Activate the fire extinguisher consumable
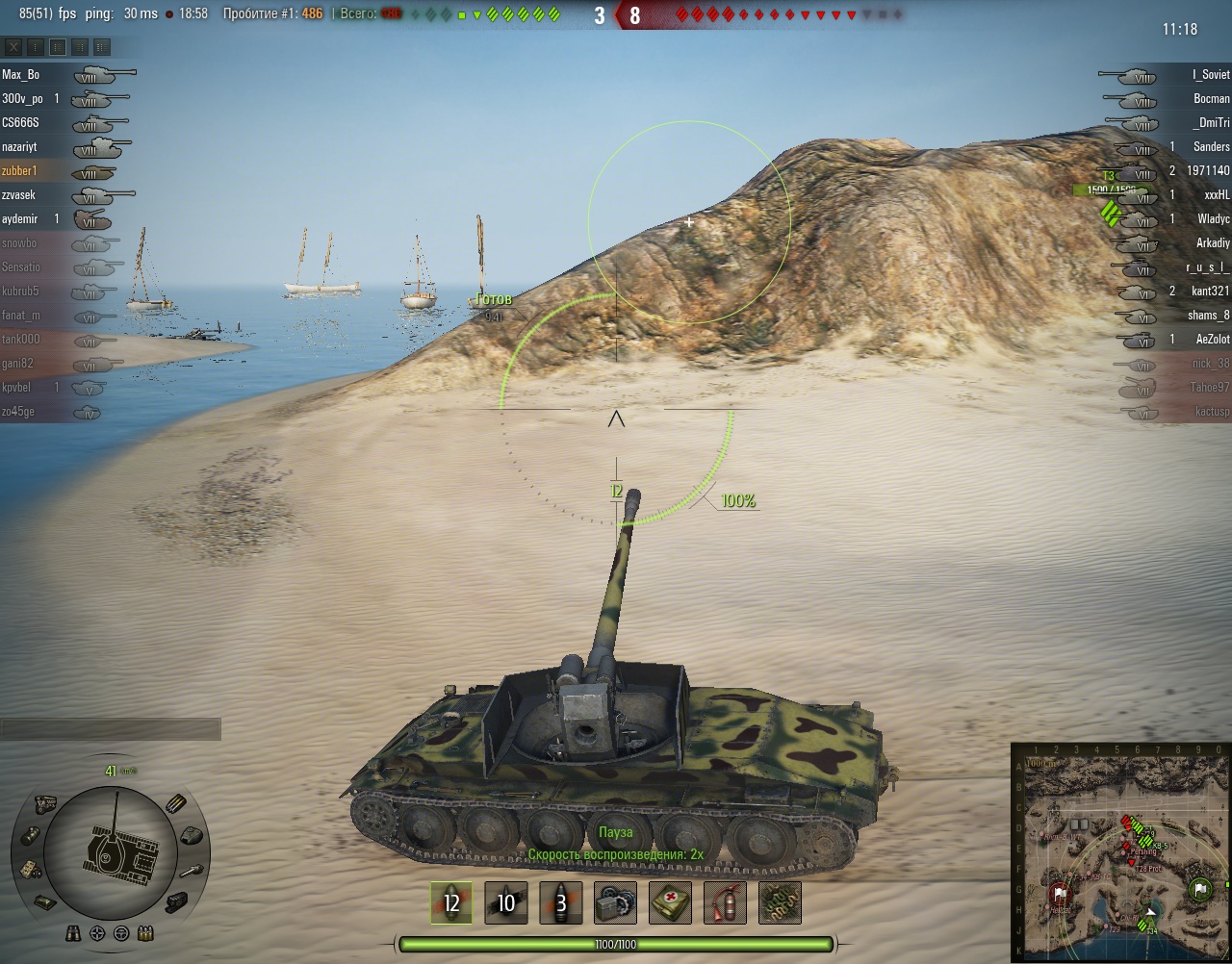Screen dimensions: 1232x964 725,902
